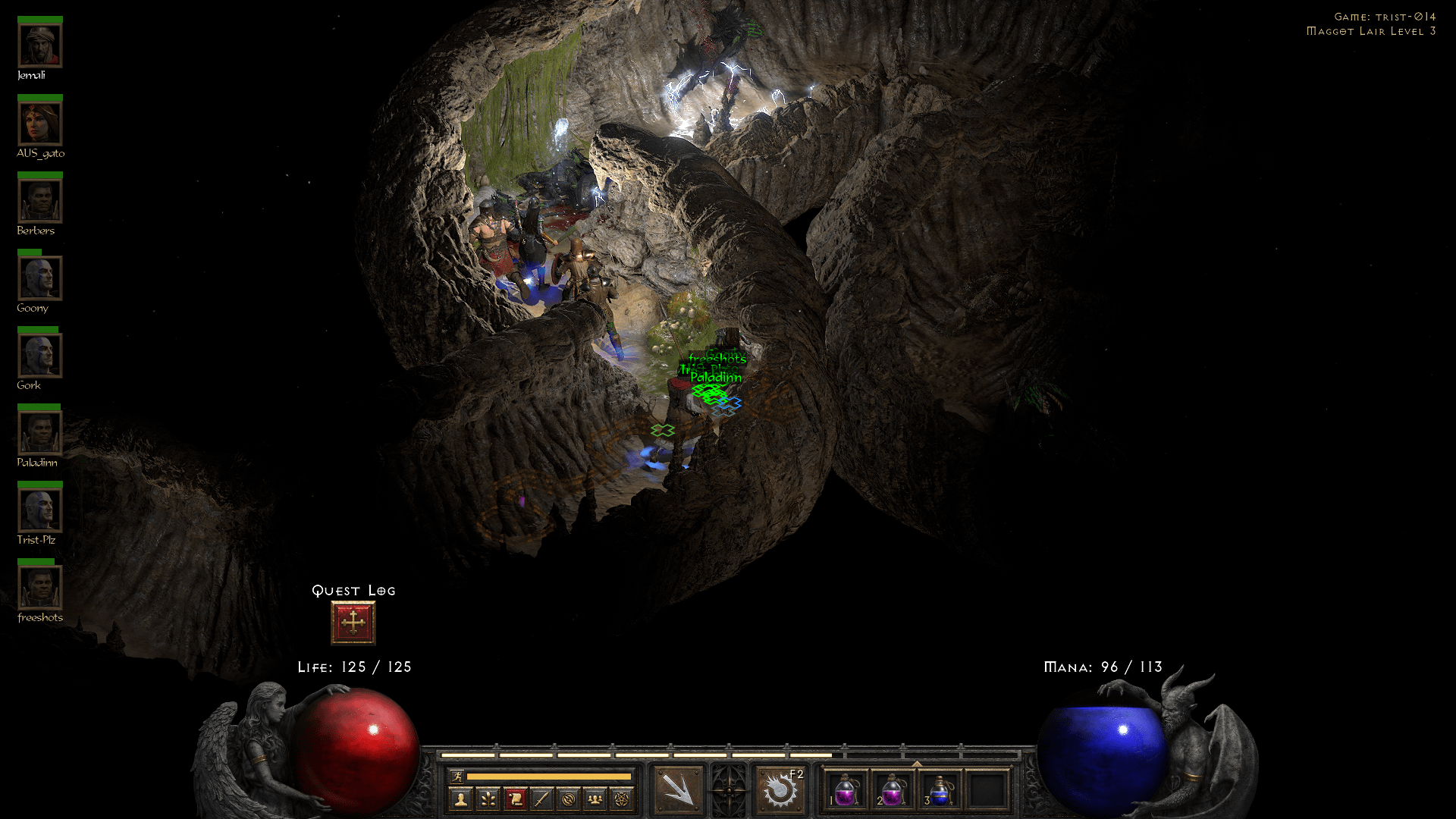Image resolution: width=1456 pixels, height=819 pixels.
Task: Click Jemali's party portrait
Action: pos(39,45)
